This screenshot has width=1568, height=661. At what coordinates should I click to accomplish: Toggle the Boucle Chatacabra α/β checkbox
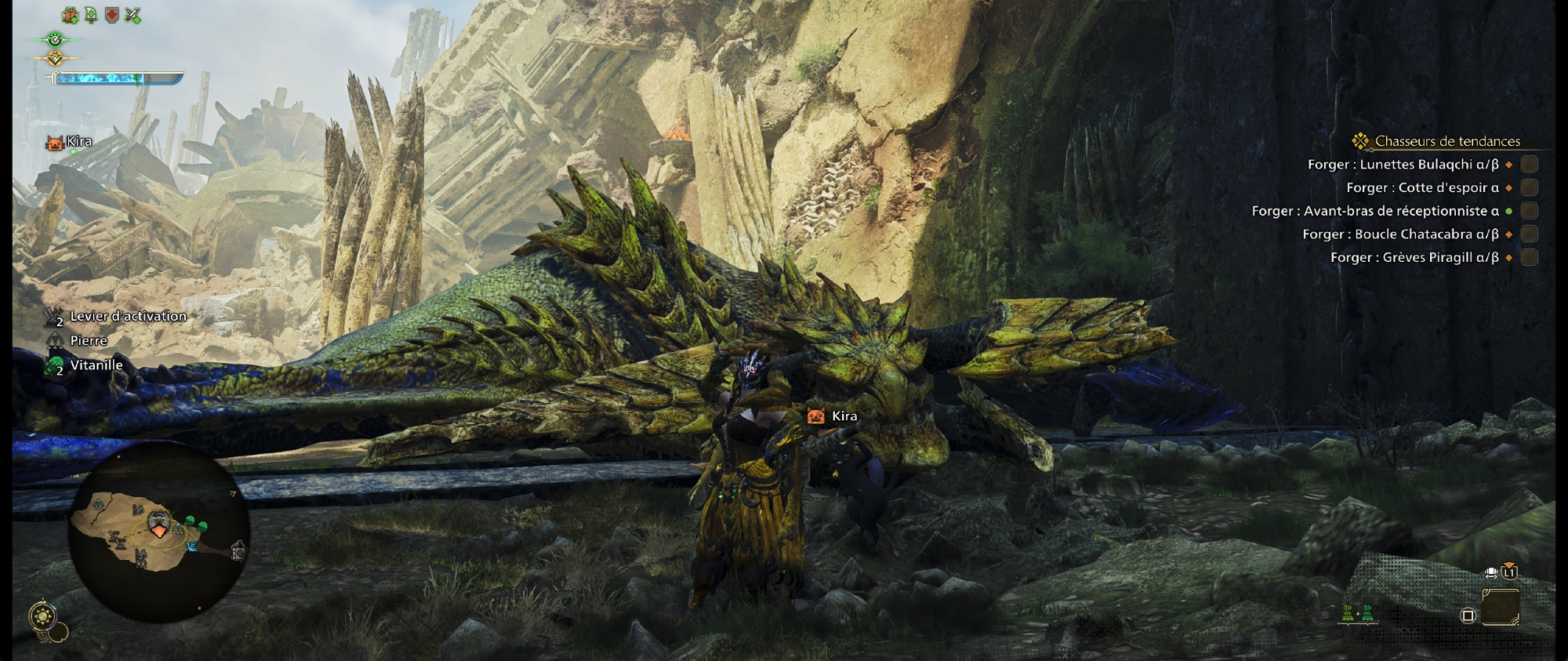click(1529, 234)
